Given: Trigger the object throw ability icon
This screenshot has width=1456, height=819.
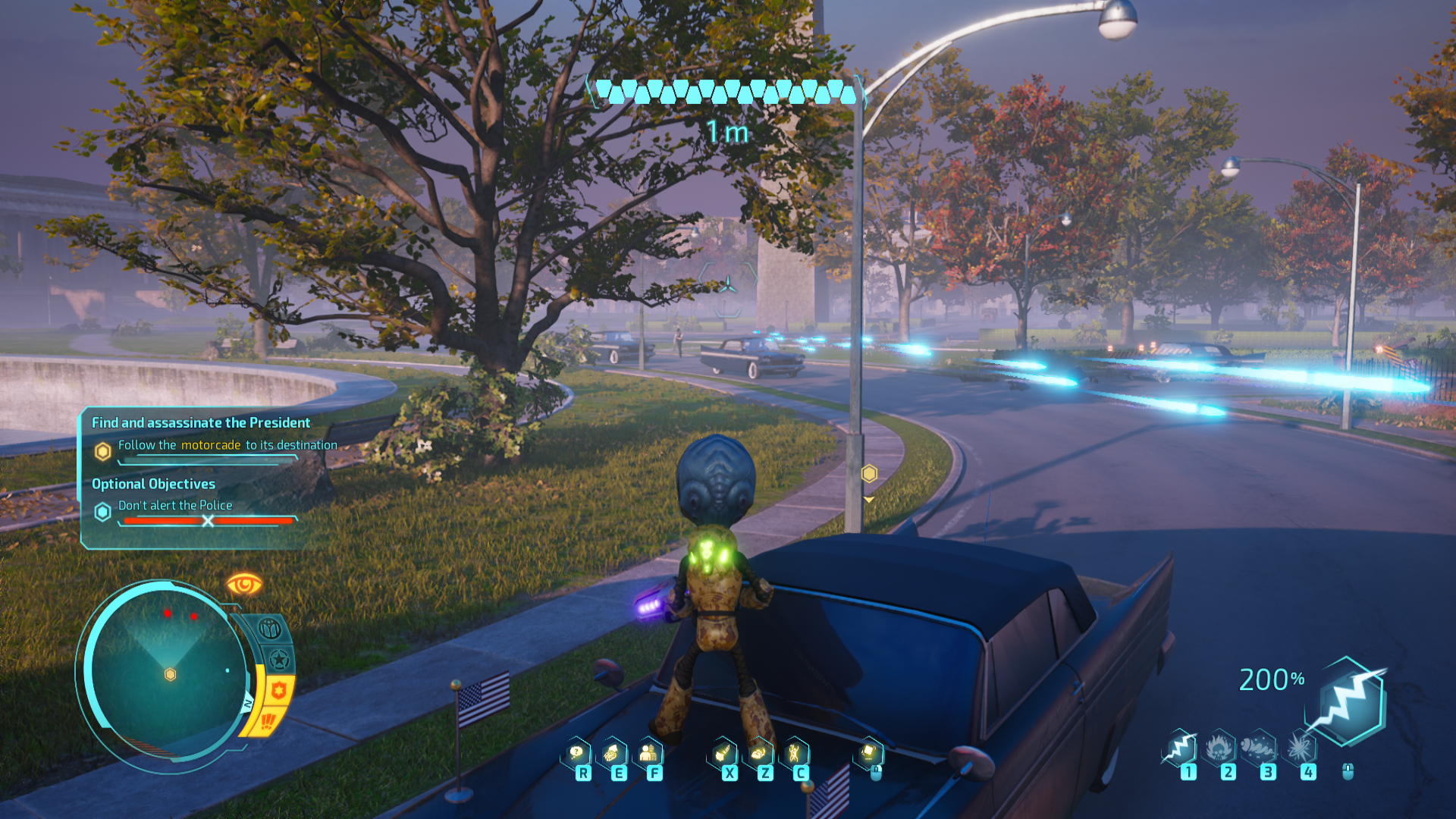Looking at the screenshot, I should point(723,753).
